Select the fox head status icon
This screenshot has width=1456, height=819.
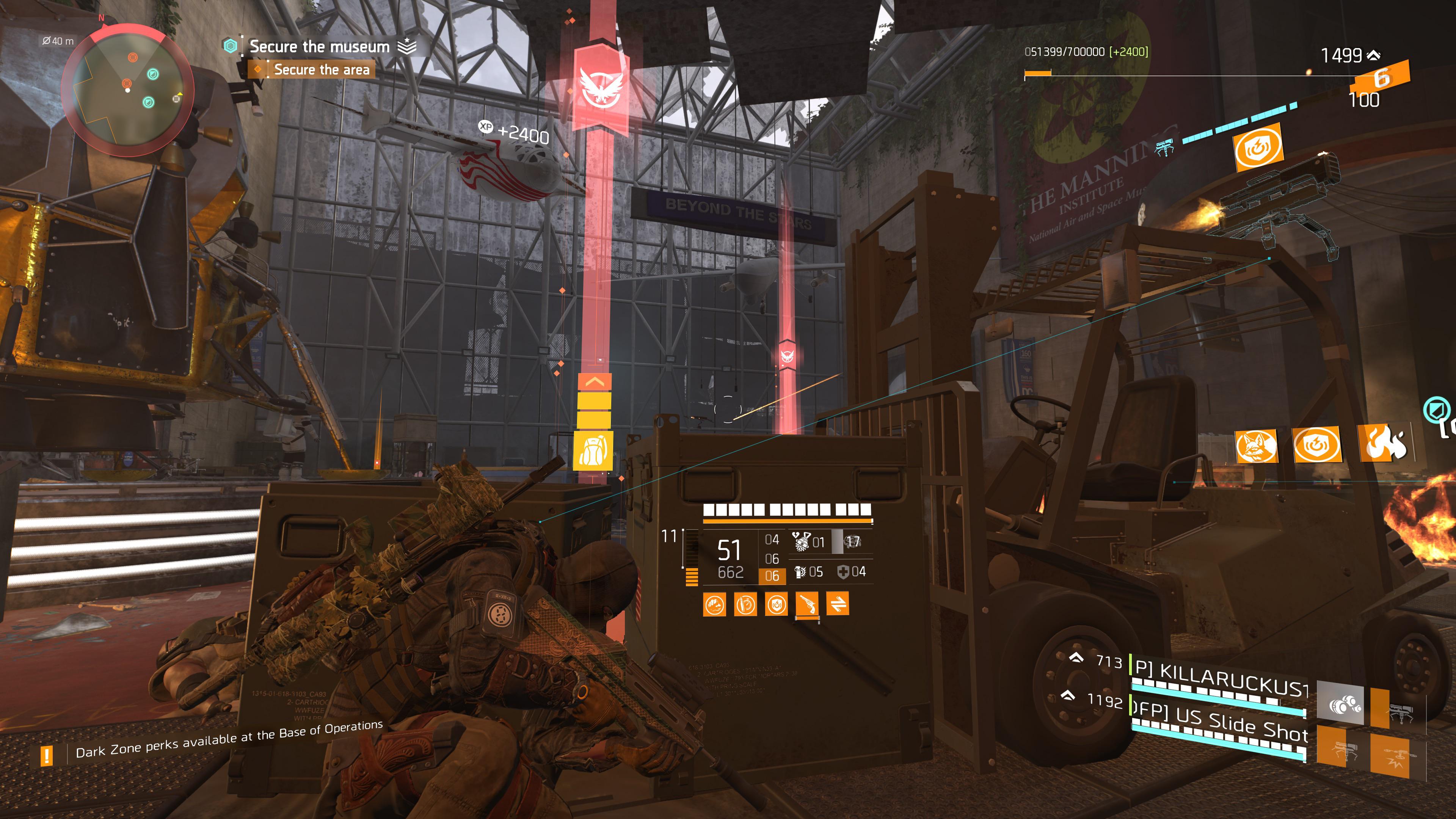click(1256, 446)
